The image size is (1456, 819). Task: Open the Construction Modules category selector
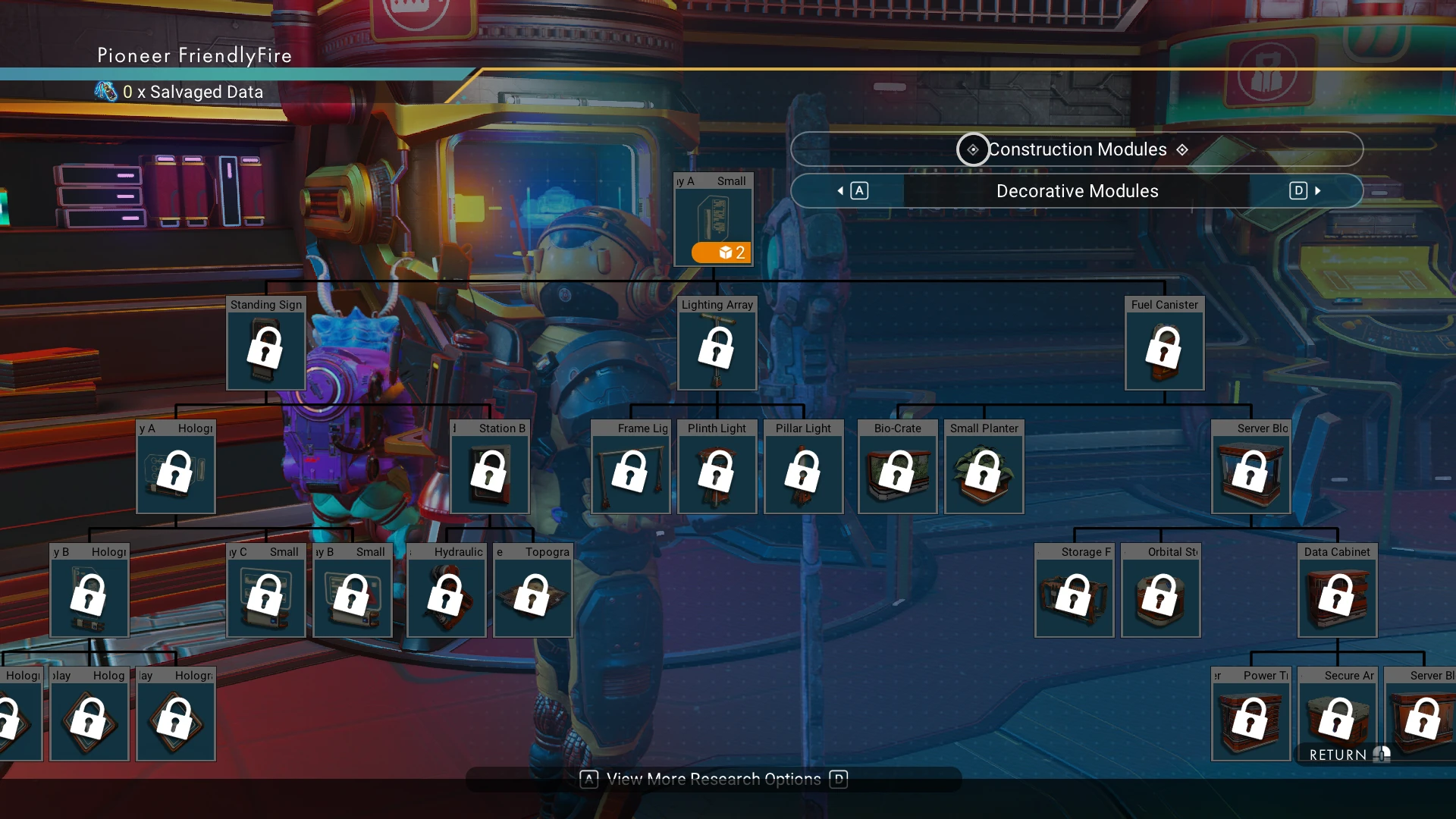1077,149
